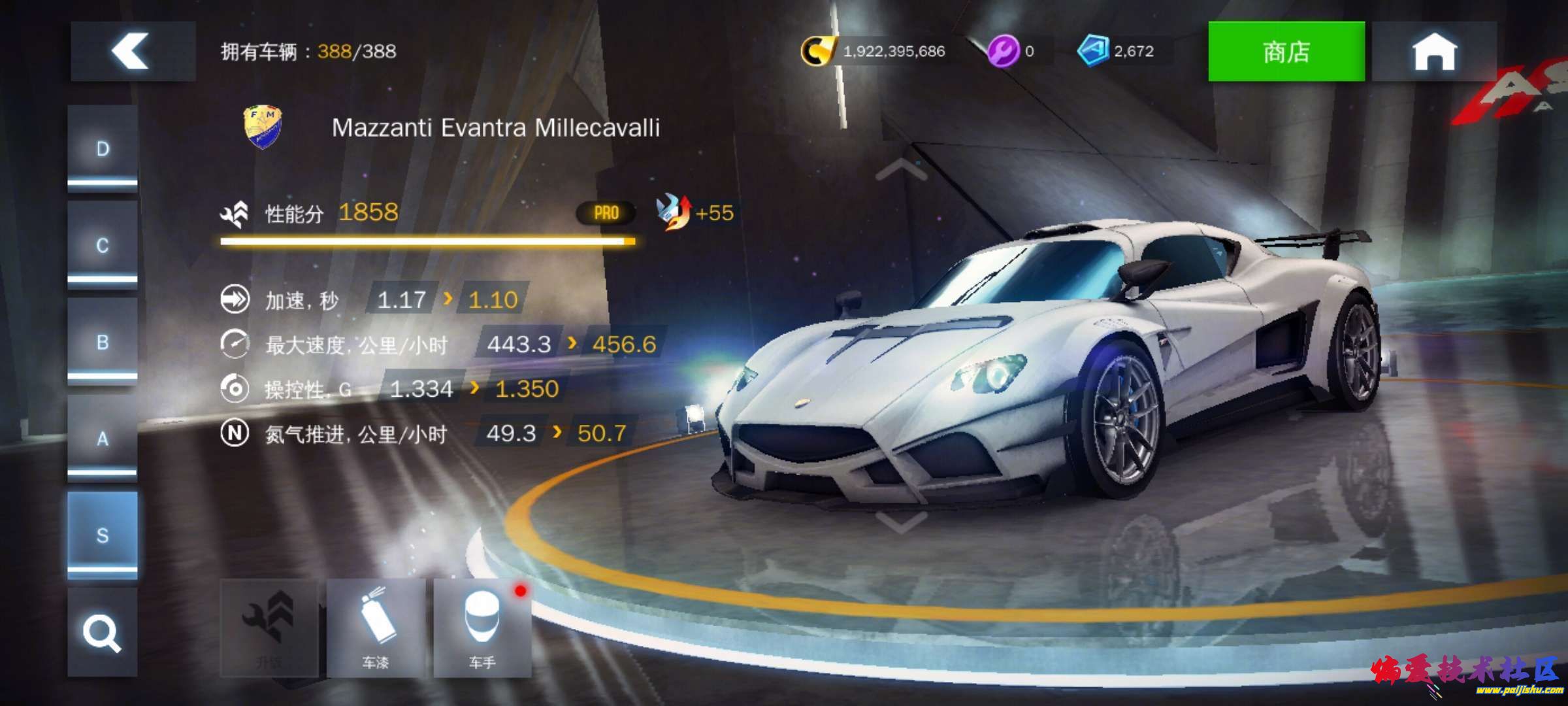This screenshot has width=1568, height=706.
Task: Show the S class cars
Action: click(x=103, y=535)
